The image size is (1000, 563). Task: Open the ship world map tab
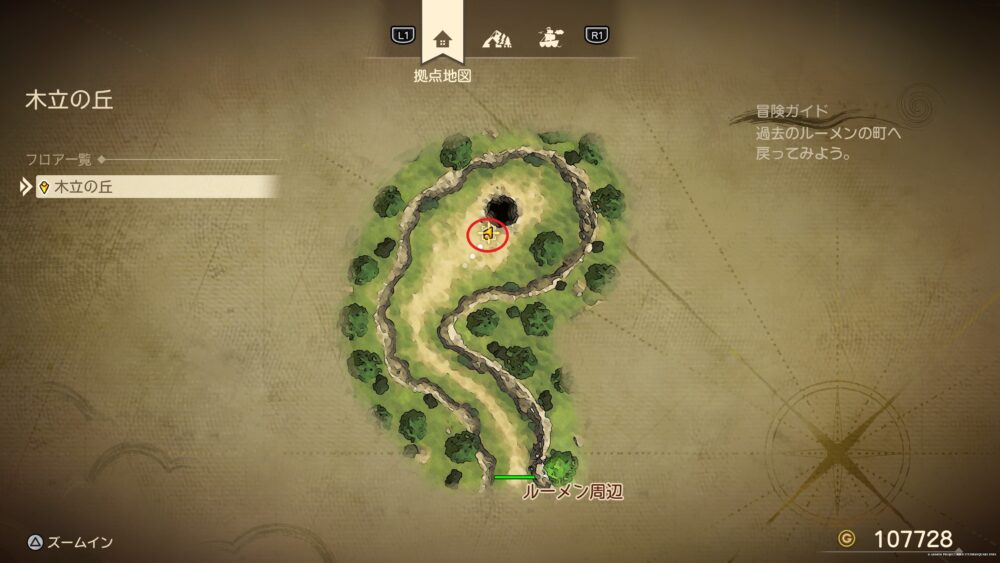[x=548, y=38]
